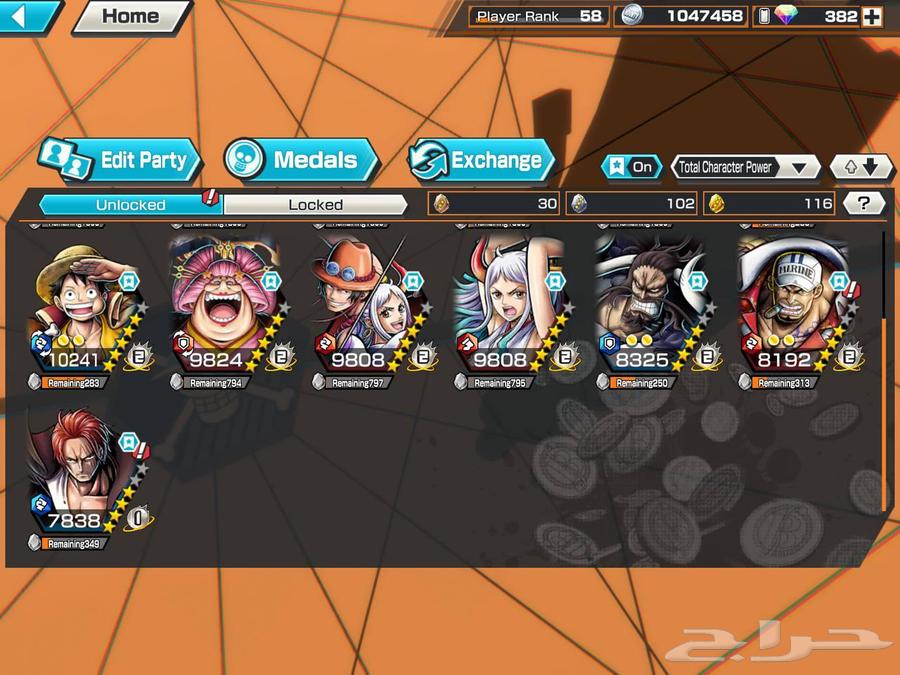Open the Medals menu
This screenshot has height=675, width=900.
click(301, 160)
